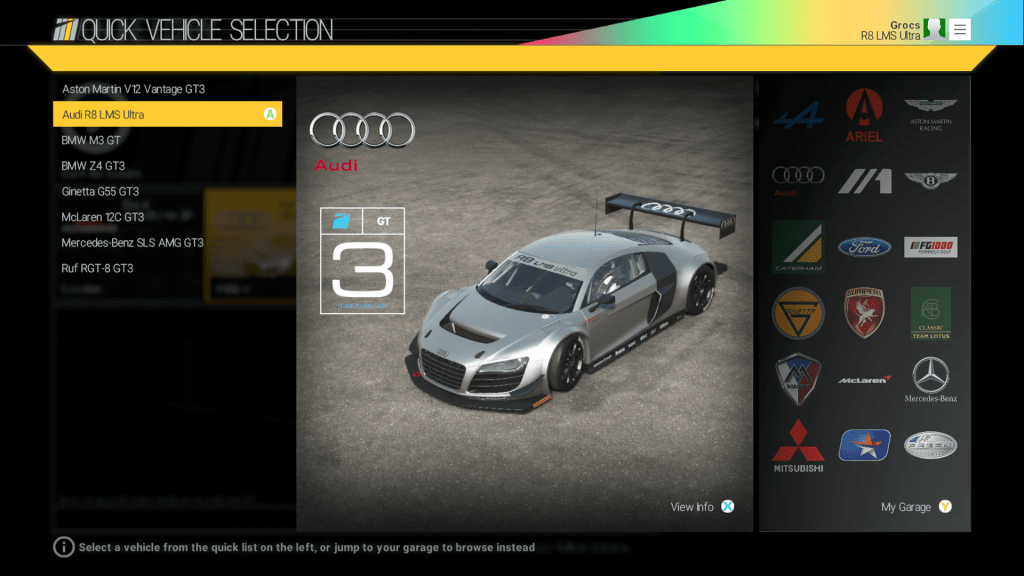Choose the Aston Martin Racing logo

click(x=931, y=115)
